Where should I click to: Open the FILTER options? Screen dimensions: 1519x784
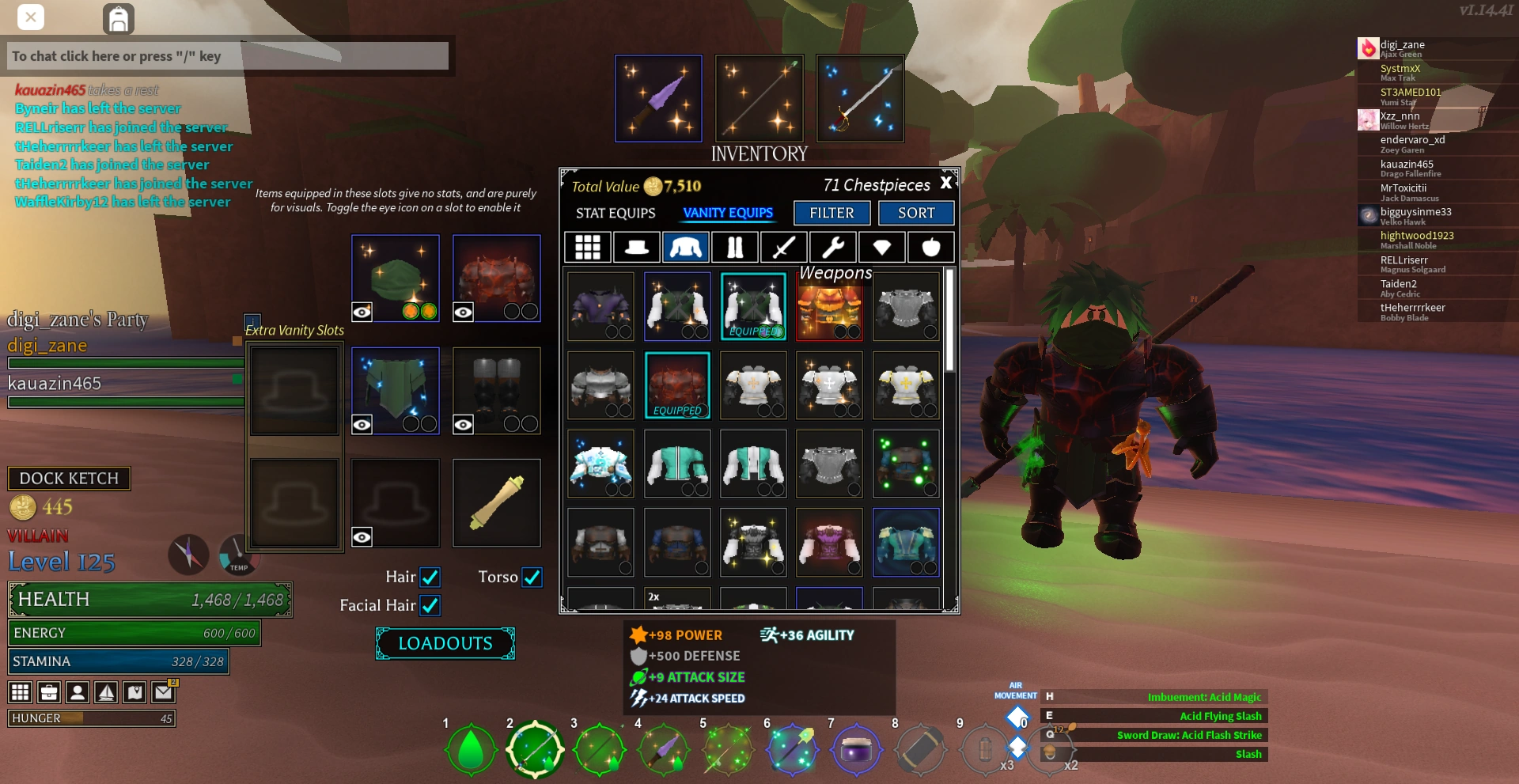831,213
